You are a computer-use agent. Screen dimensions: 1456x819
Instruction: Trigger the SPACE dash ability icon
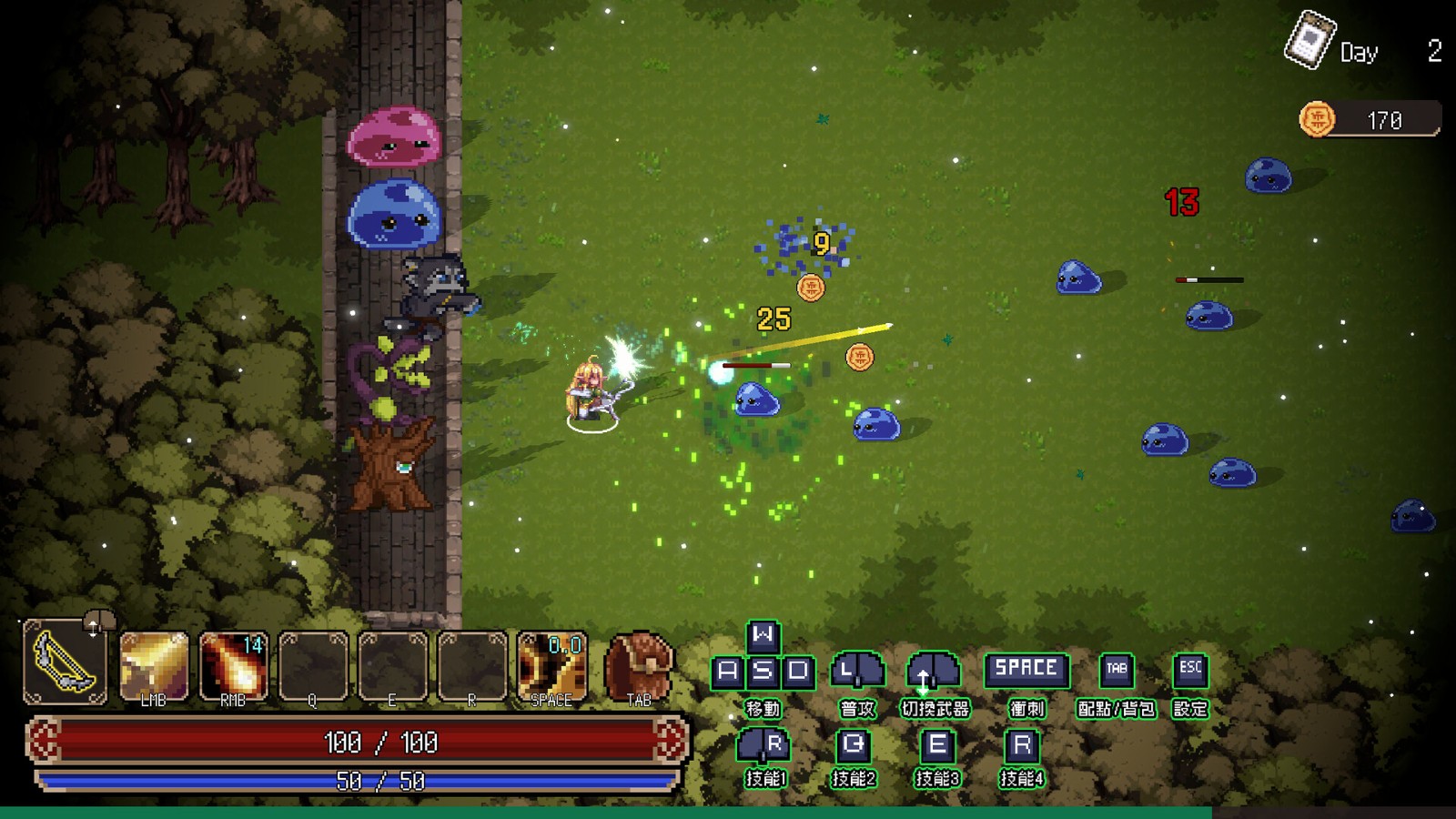click(x=551, y=666)
